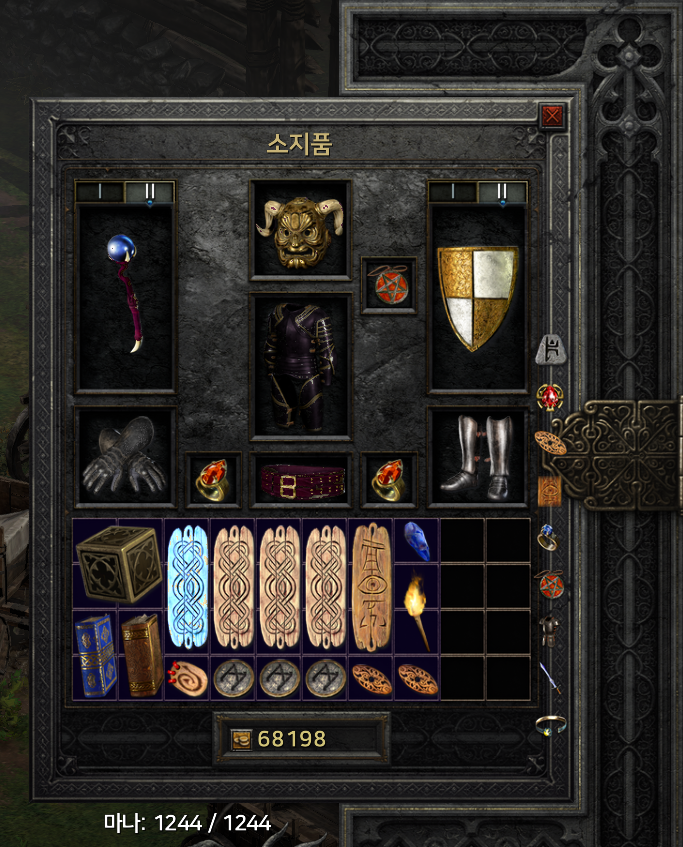
Task: Click the charm engraved with an eye
Action: [x=371, y=586]
